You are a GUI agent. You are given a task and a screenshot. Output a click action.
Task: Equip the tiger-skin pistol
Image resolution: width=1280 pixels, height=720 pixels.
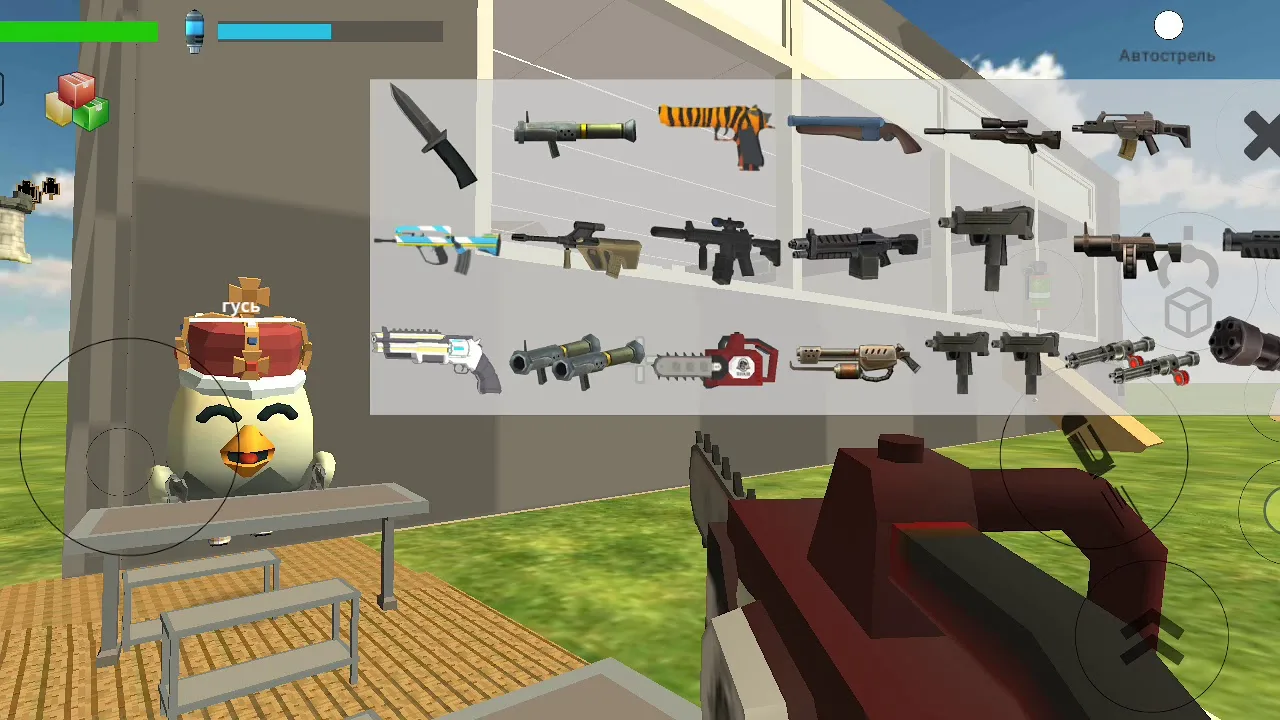point(712,130)
